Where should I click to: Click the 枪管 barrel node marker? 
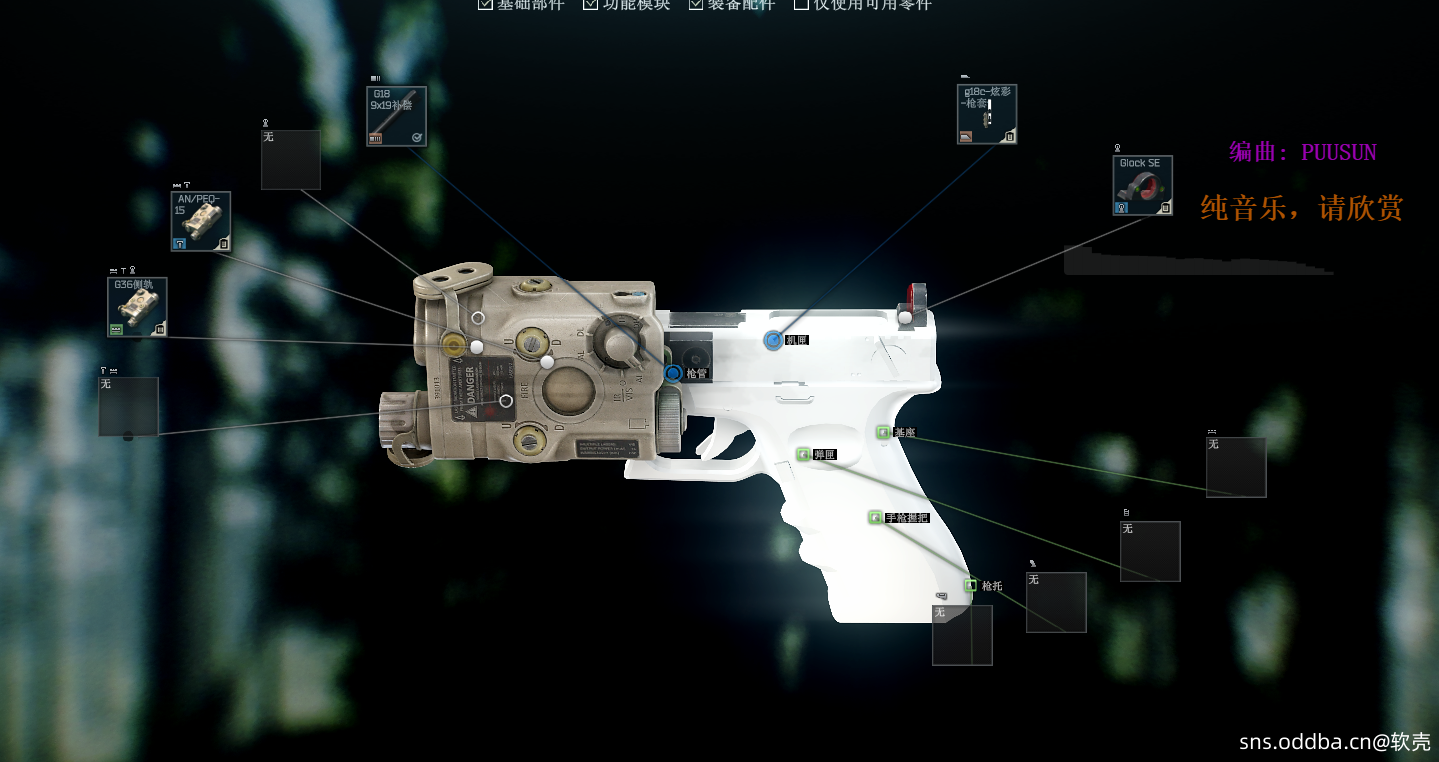[x=673, y=373]
